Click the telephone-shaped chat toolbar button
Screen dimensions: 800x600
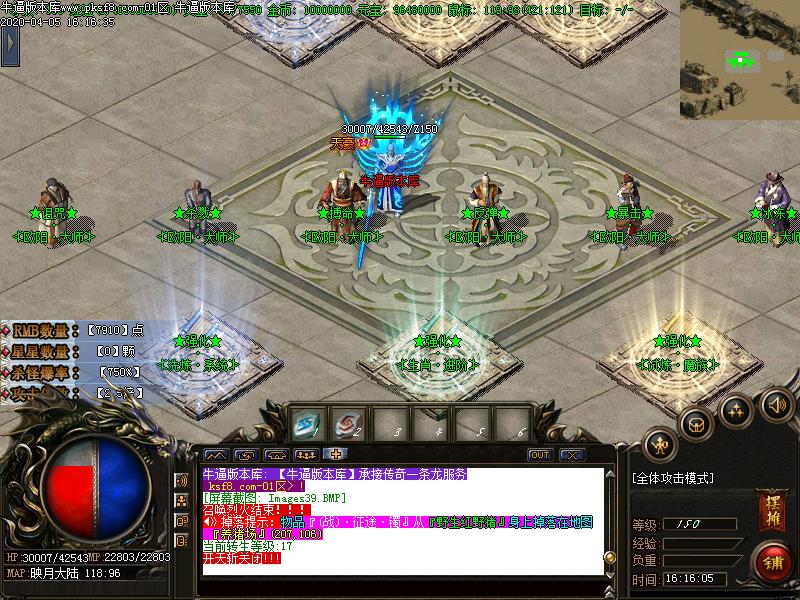[278, 455]
